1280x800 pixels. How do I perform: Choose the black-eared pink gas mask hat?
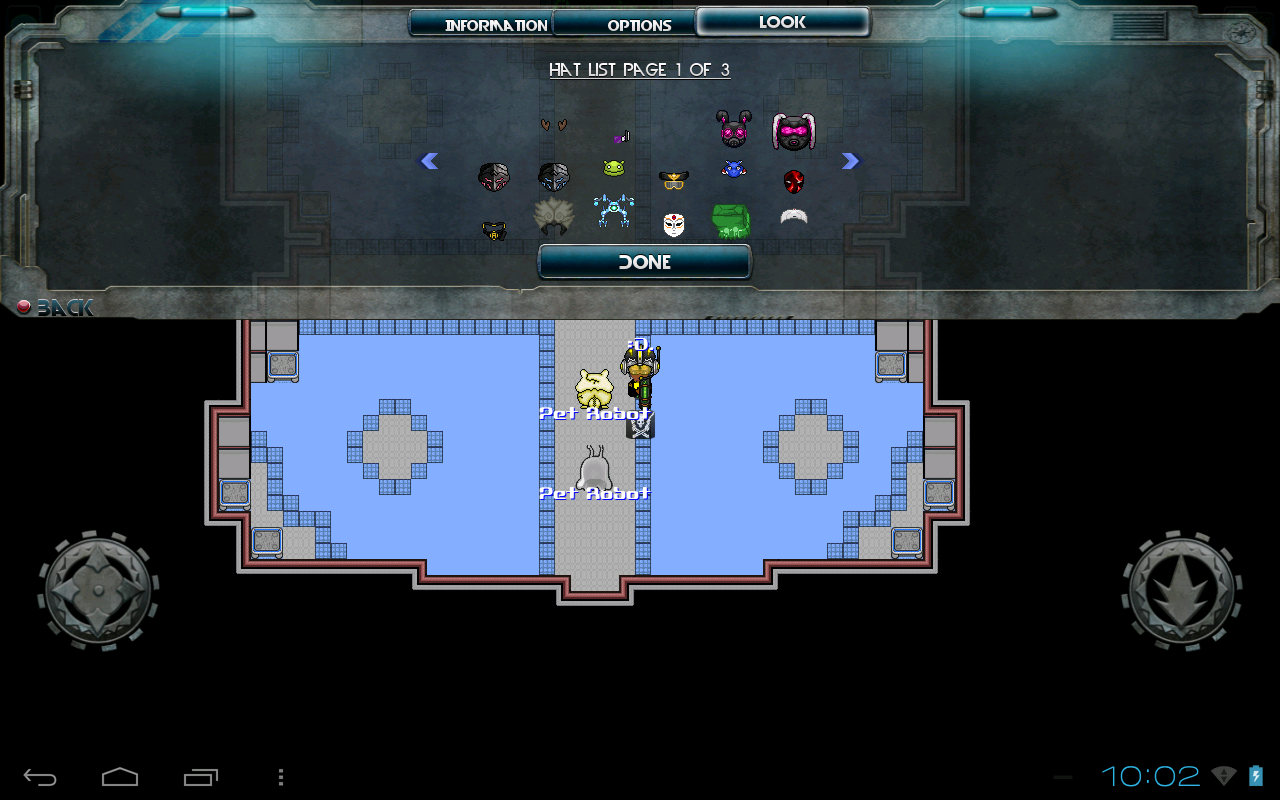(733, 129)
